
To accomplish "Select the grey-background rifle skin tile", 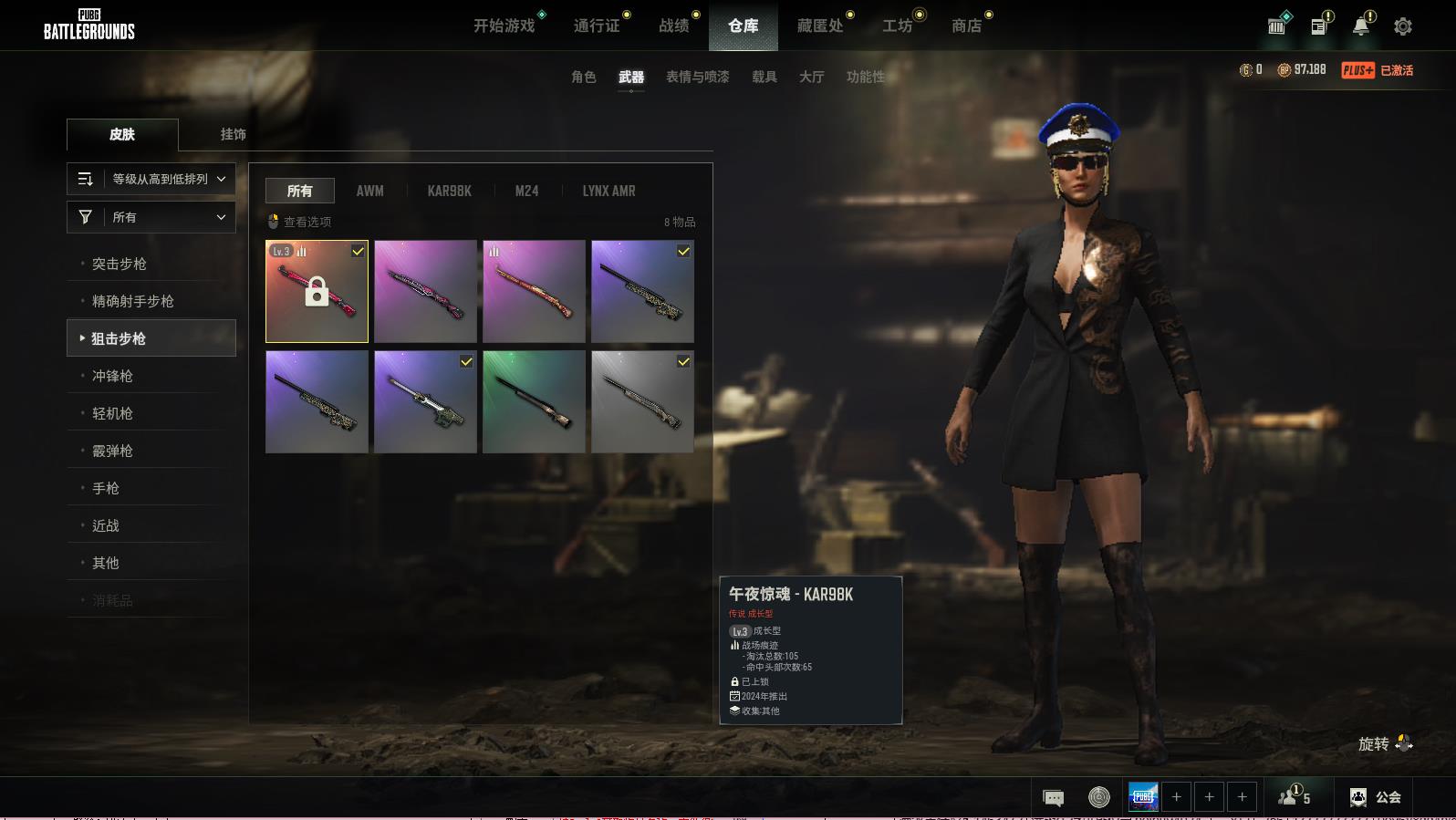I will pyautogui.click(x=642, y=402).
